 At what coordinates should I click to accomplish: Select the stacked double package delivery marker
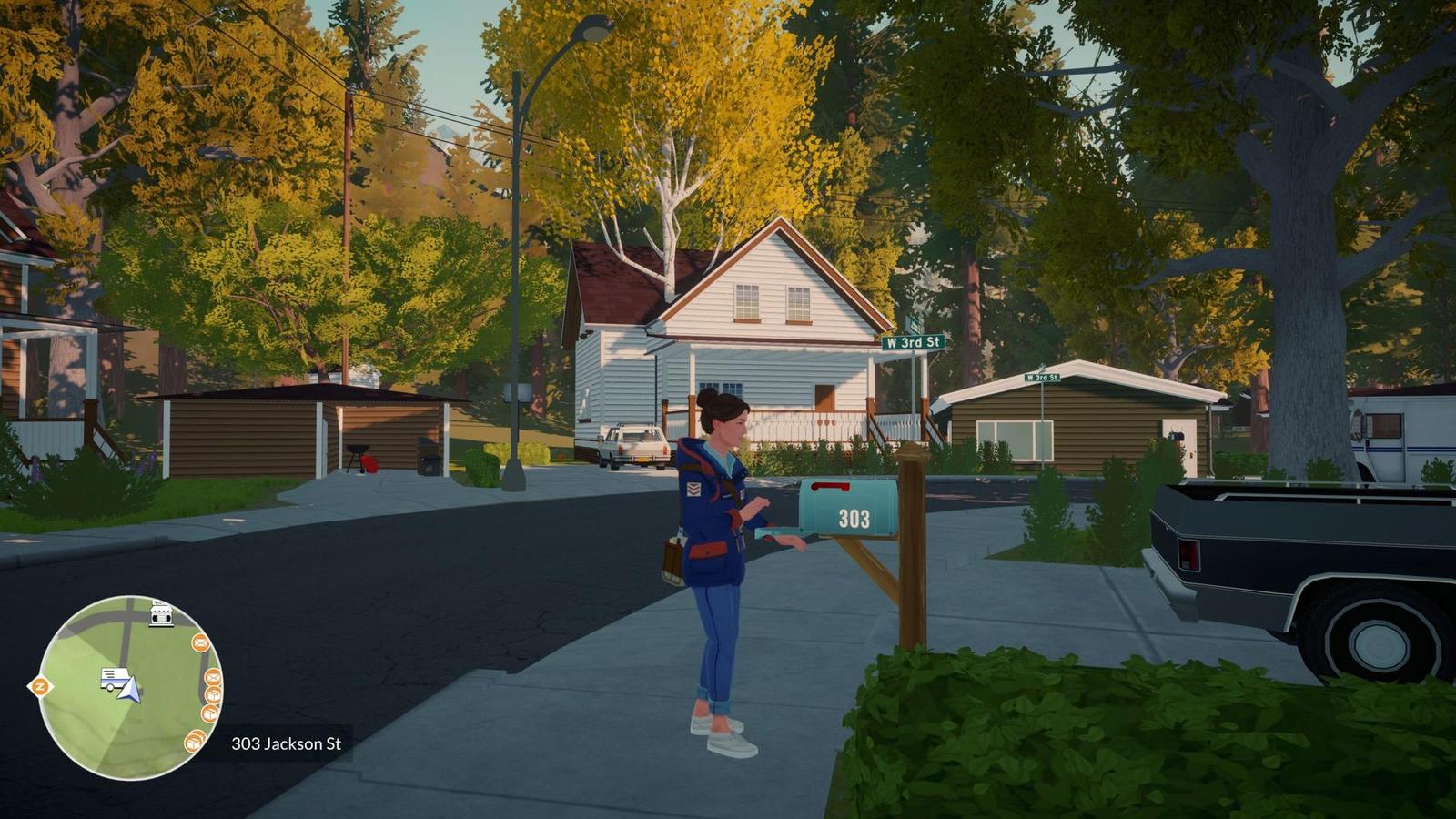(194, 743)
